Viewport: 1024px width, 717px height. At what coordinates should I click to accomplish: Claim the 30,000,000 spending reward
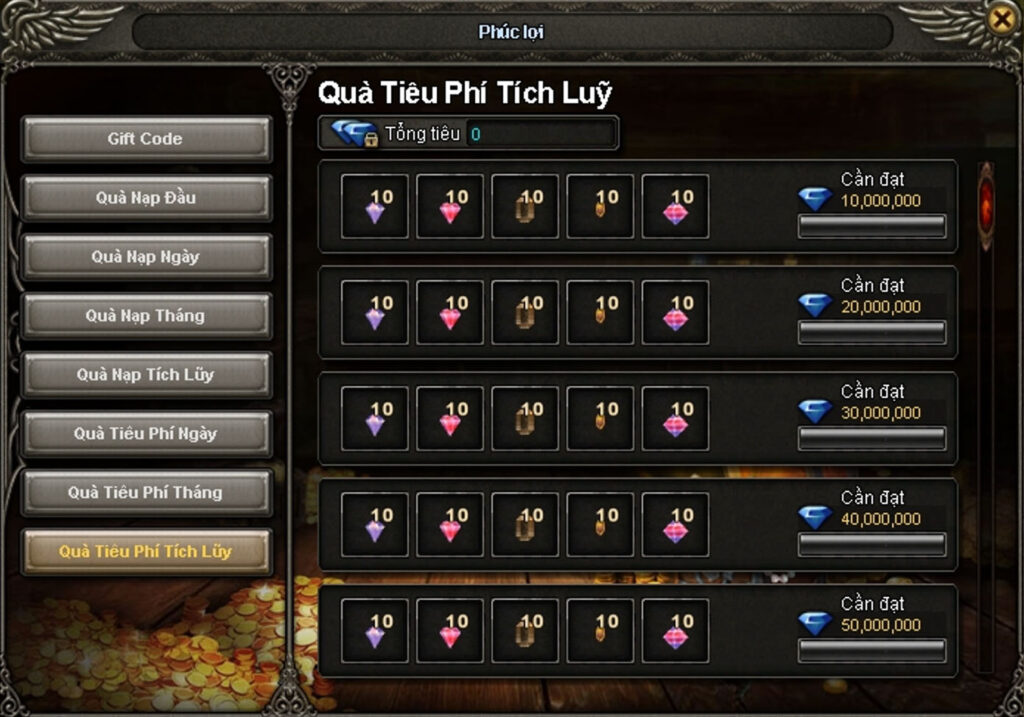pos(871,439)
